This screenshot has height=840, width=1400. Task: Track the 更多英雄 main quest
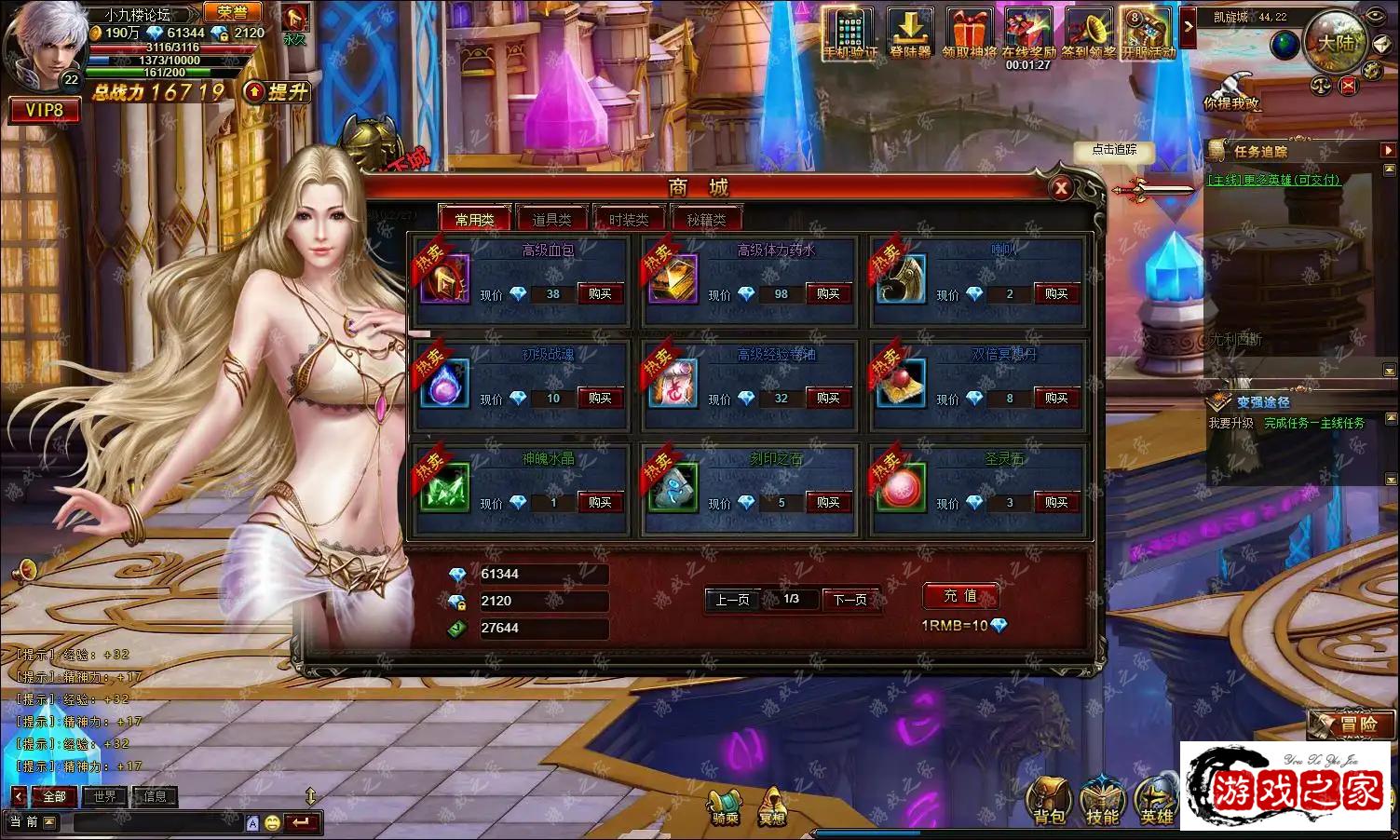click(x=1273, y=180)
